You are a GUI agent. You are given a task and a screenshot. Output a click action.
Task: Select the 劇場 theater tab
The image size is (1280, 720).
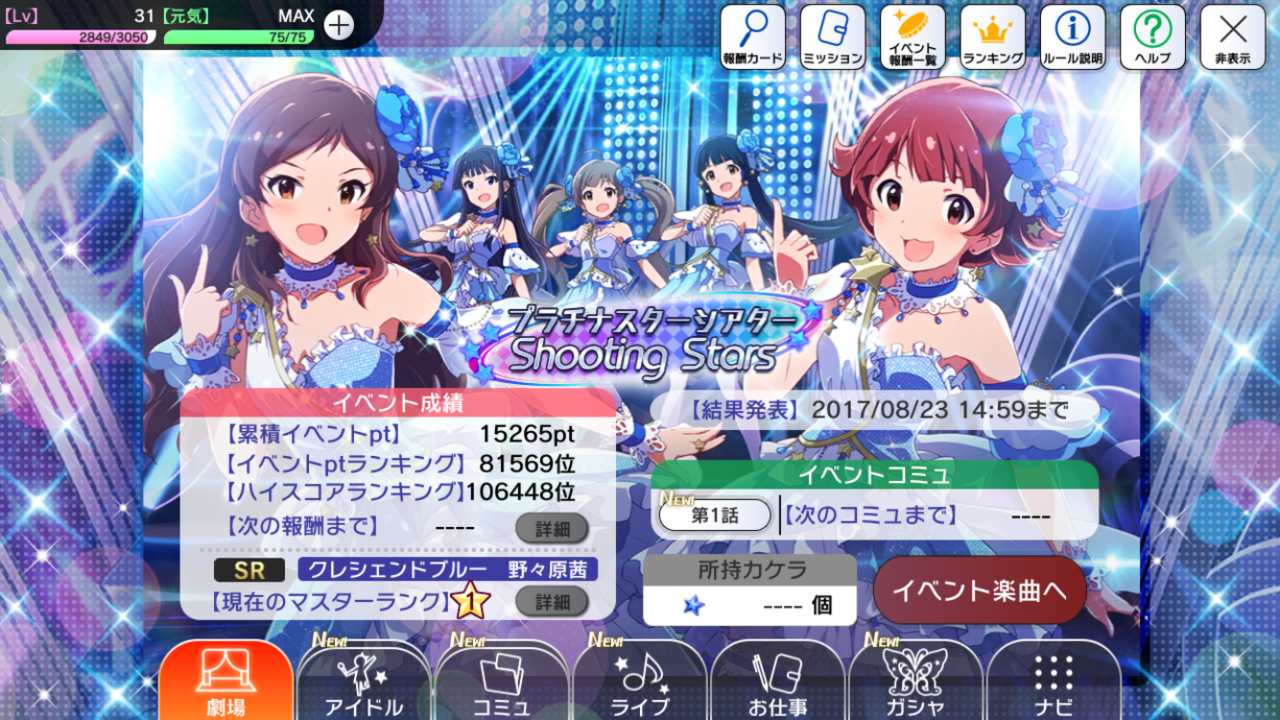(x=226, y=683)
